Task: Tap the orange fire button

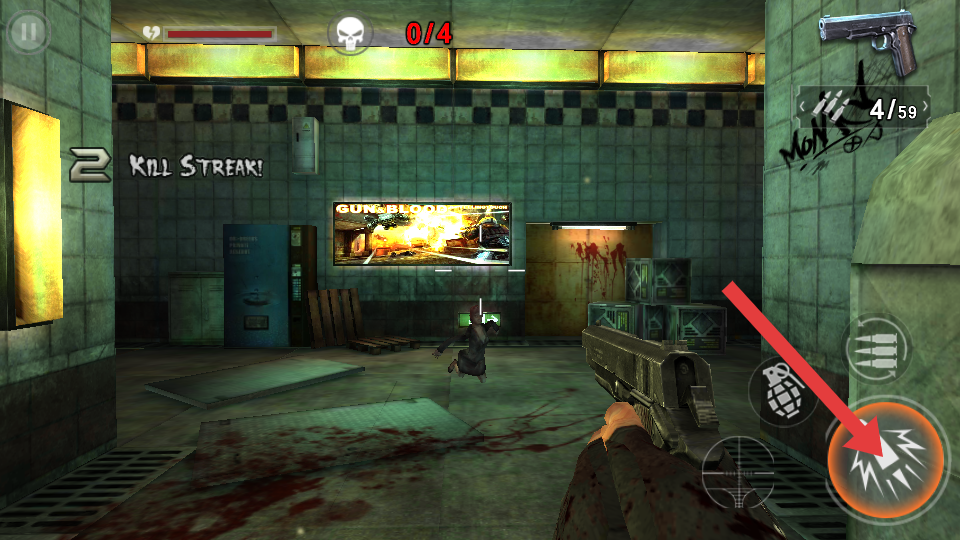Action: (x=885, y=460)
